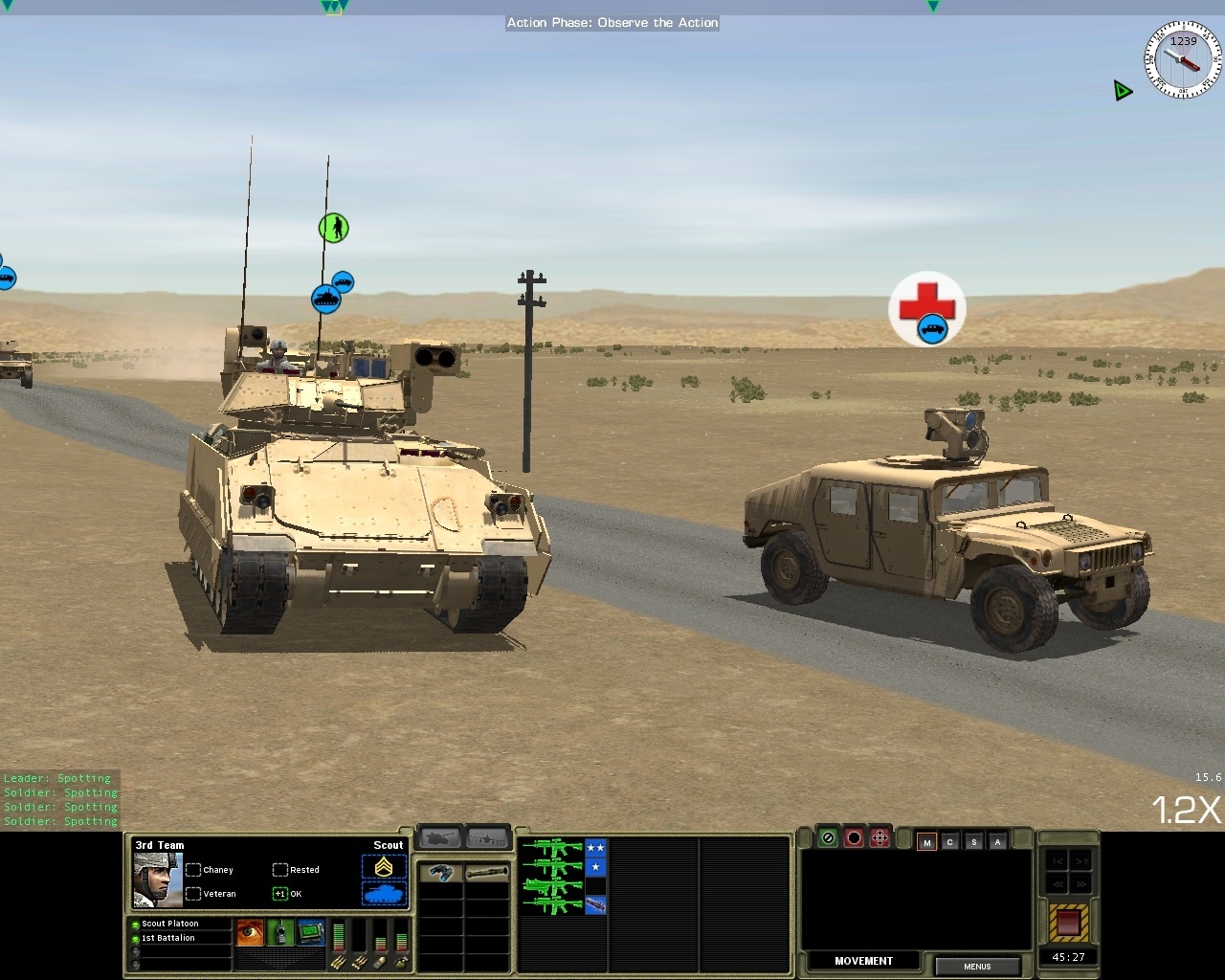Image resolution: width=1225 pixels, height=980 pixels.
Task: Click the medic red cross icon above the Humvee
Action: (x=926, y=301)
